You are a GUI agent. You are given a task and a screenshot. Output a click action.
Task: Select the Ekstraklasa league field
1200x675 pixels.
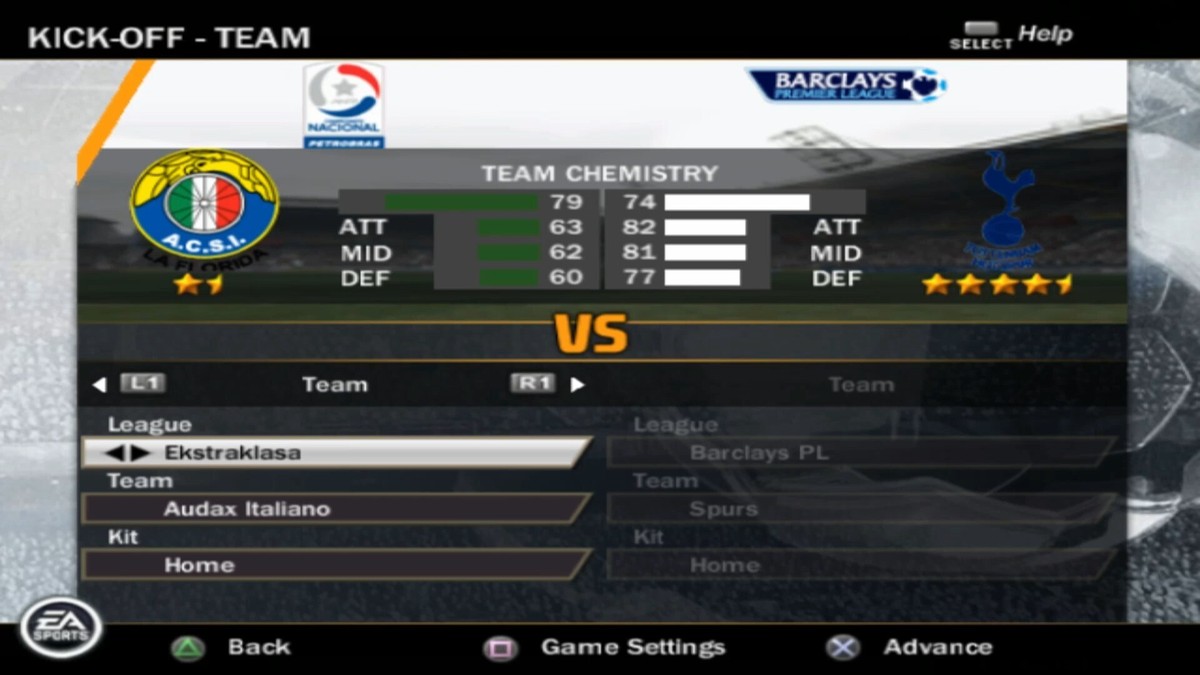(x=335, y=453)
